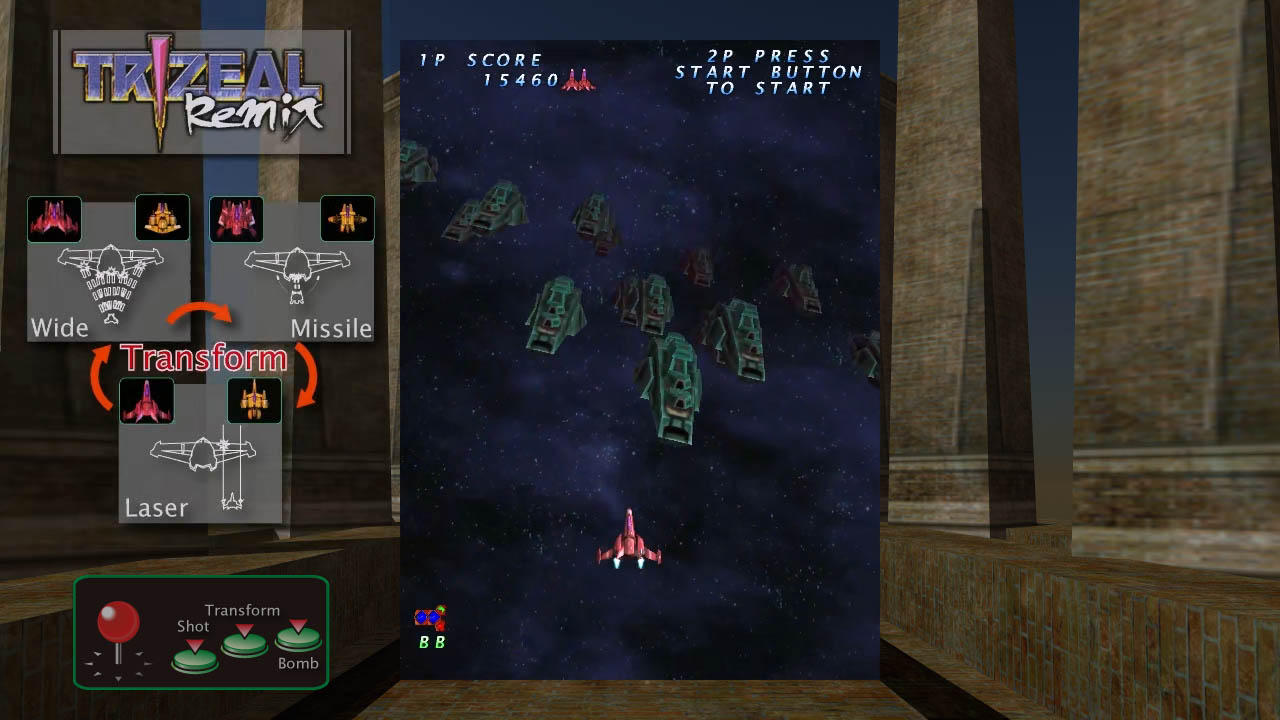Click the 2P PRESS START BUTTON text
This screenshot has height=720, width=1280.
pyautogui.click(x=768, y=72)
